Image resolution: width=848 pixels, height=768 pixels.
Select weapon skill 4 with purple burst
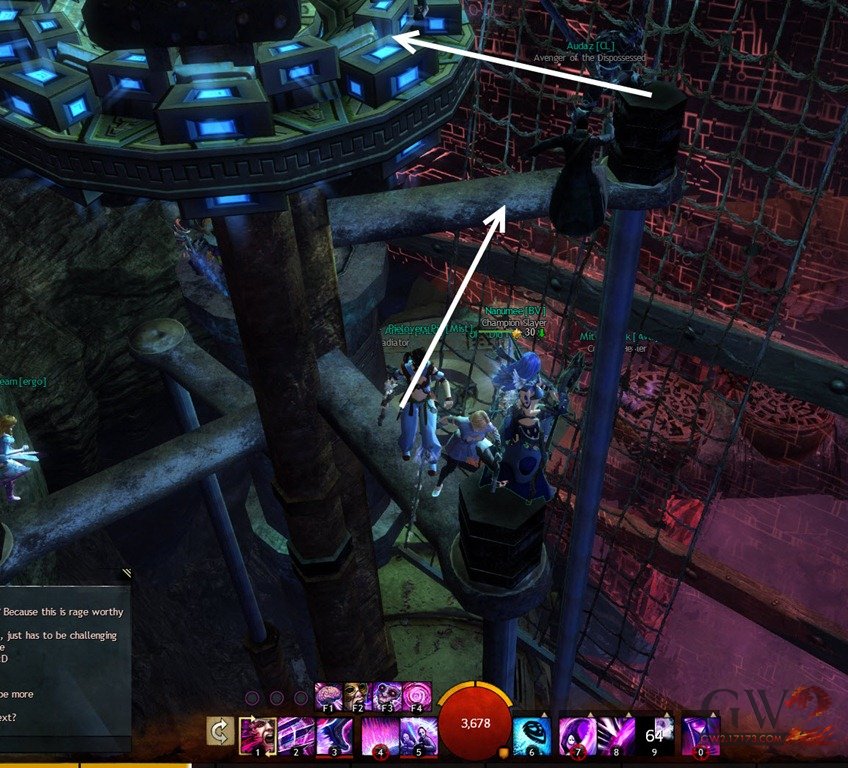(x=378, y=735)
